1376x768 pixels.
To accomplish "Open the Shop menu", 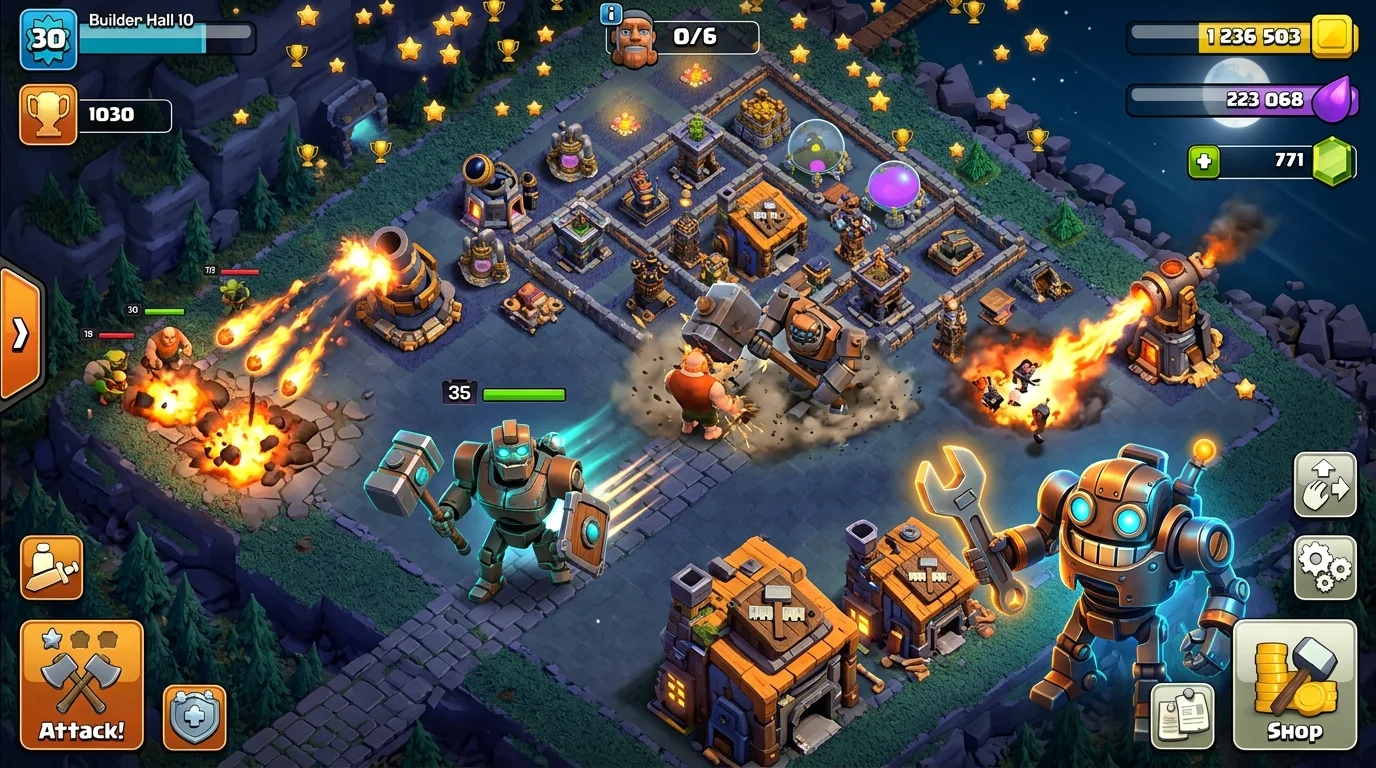I will coord(1294,684).
